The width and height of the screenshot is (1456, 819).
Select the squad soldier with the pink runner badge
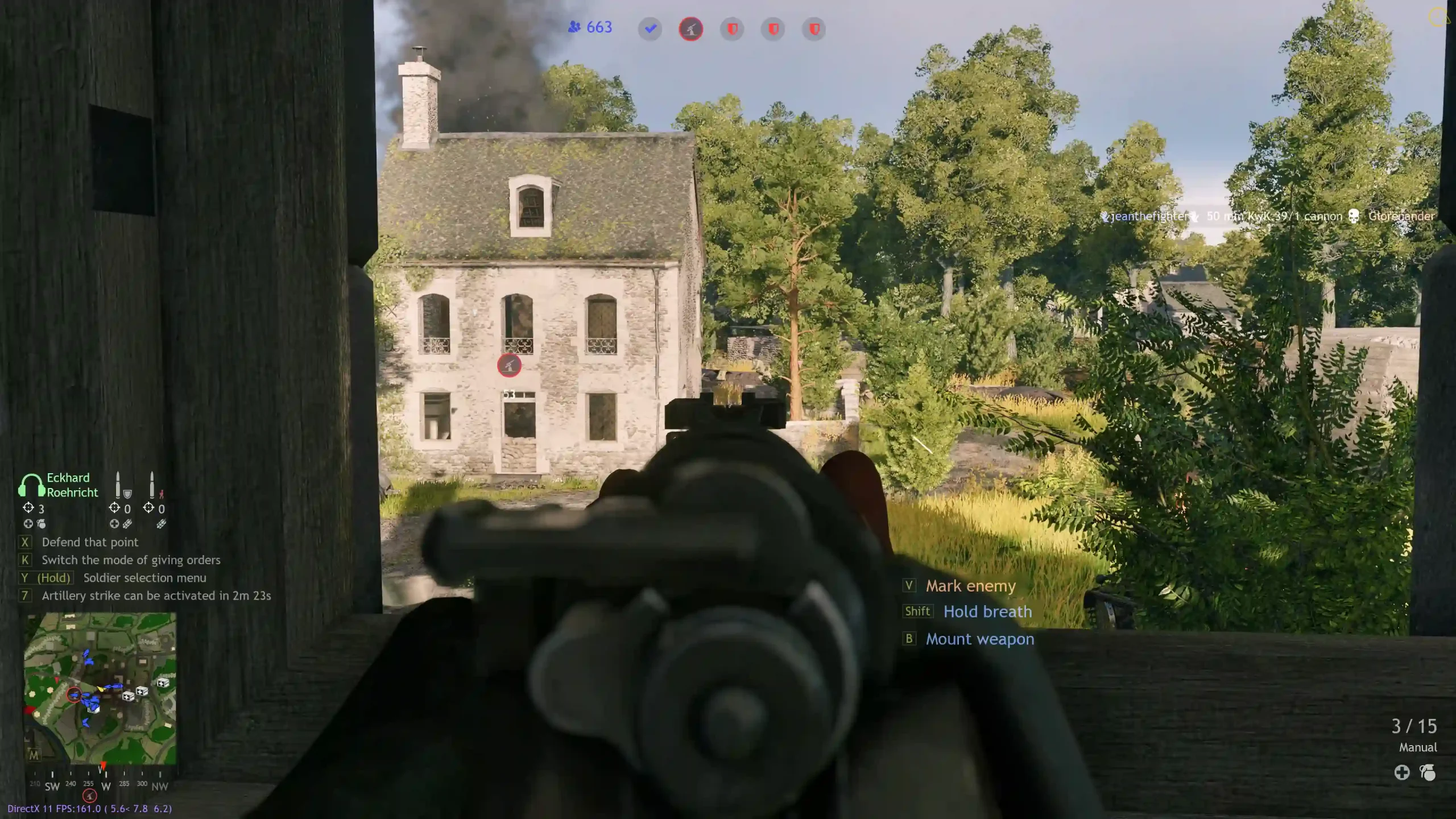(x=154, y=485)
